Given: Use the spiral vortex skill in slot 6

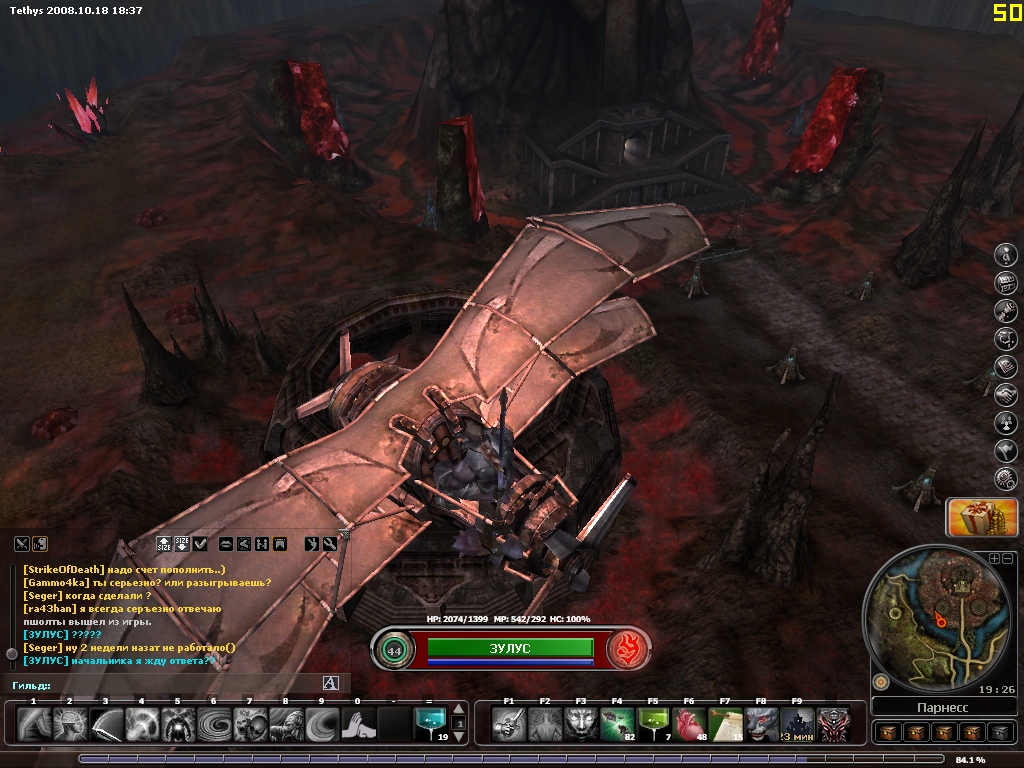Looking at the screenshot, I should point(213,724).
